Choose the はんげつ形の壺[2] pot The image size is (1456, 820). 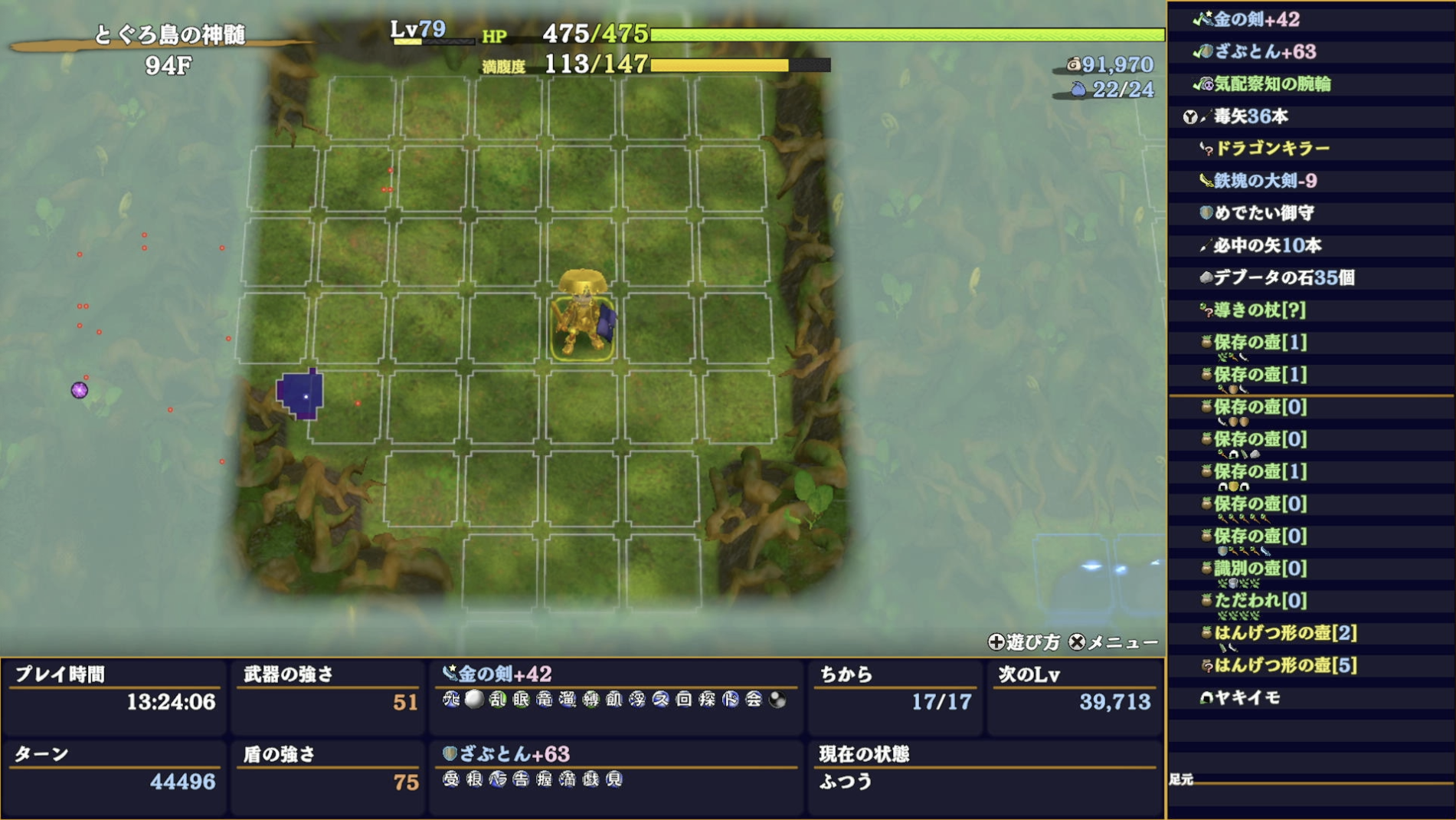coord(1284,633)
